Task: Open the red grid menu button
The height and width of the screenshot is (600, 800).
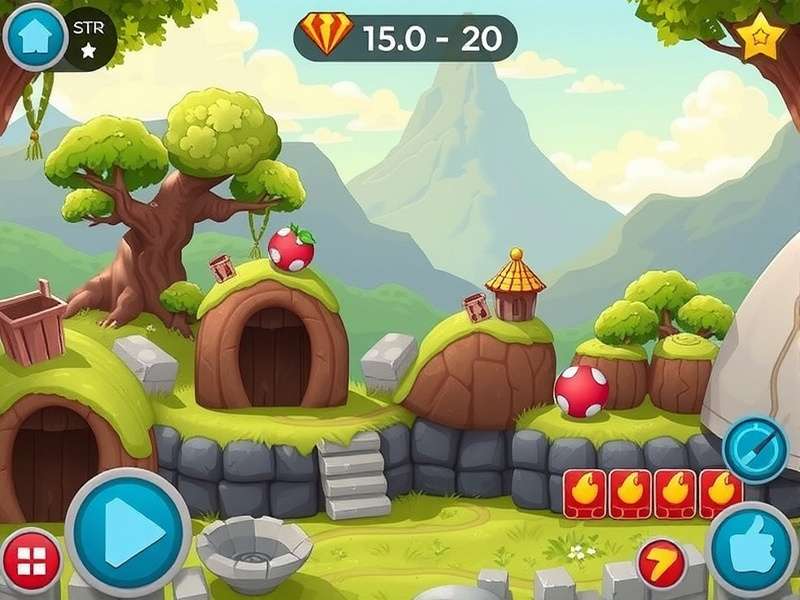Action: click(x=31, y=560)
